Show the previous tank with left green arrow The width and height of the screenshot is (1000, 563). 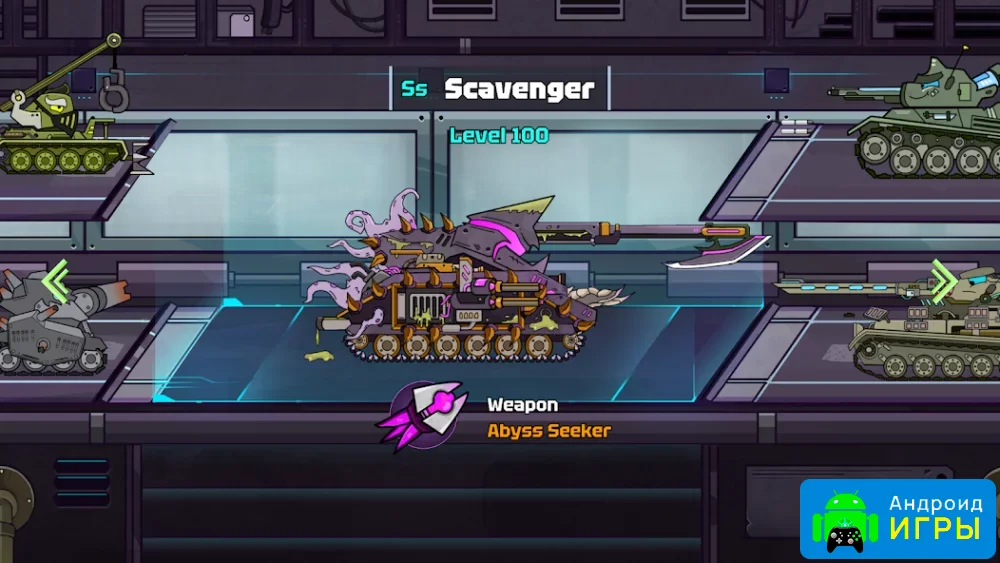(x=56, y=282)
